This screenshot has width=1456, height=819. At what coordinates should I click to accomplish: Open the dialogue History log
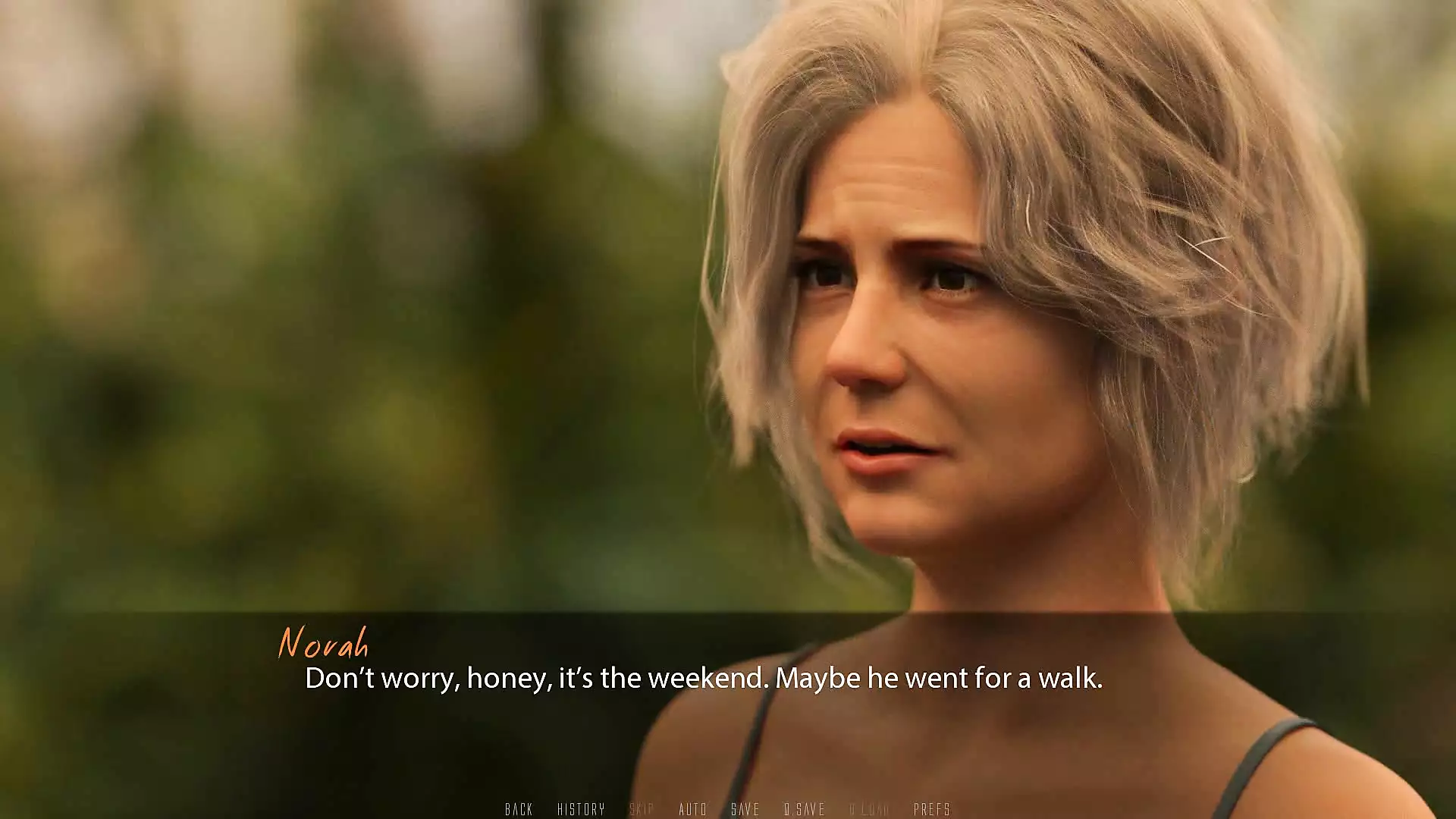(581, 809)
